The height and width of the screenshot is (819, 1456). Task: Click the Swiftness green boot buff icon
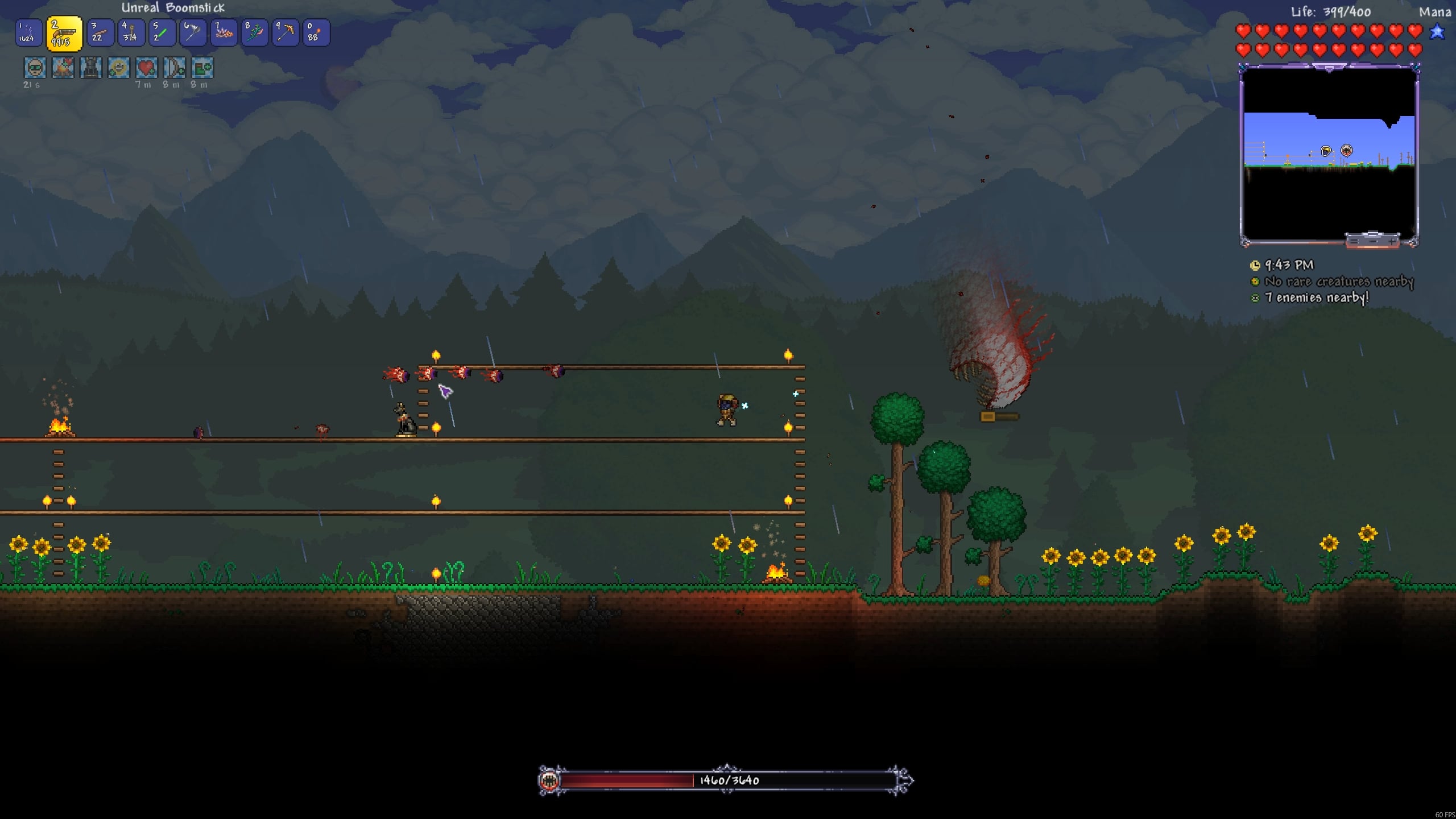[202, 68]
